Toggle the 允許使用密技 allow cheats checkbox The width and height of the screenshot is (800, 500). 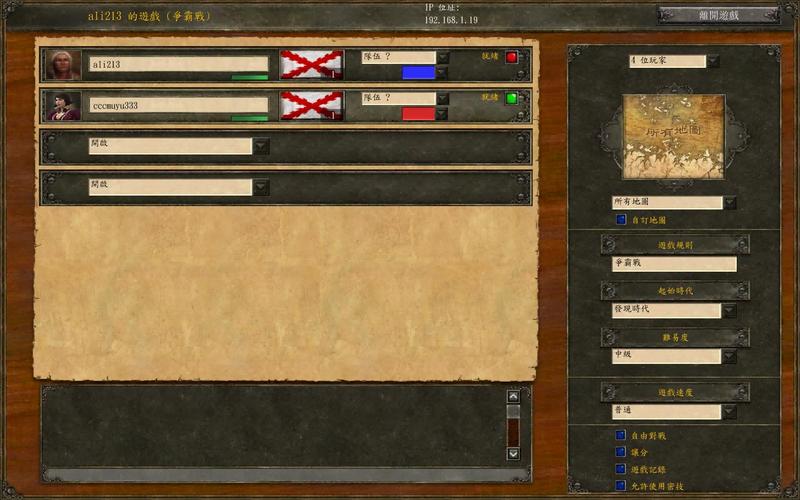[621, 486]
